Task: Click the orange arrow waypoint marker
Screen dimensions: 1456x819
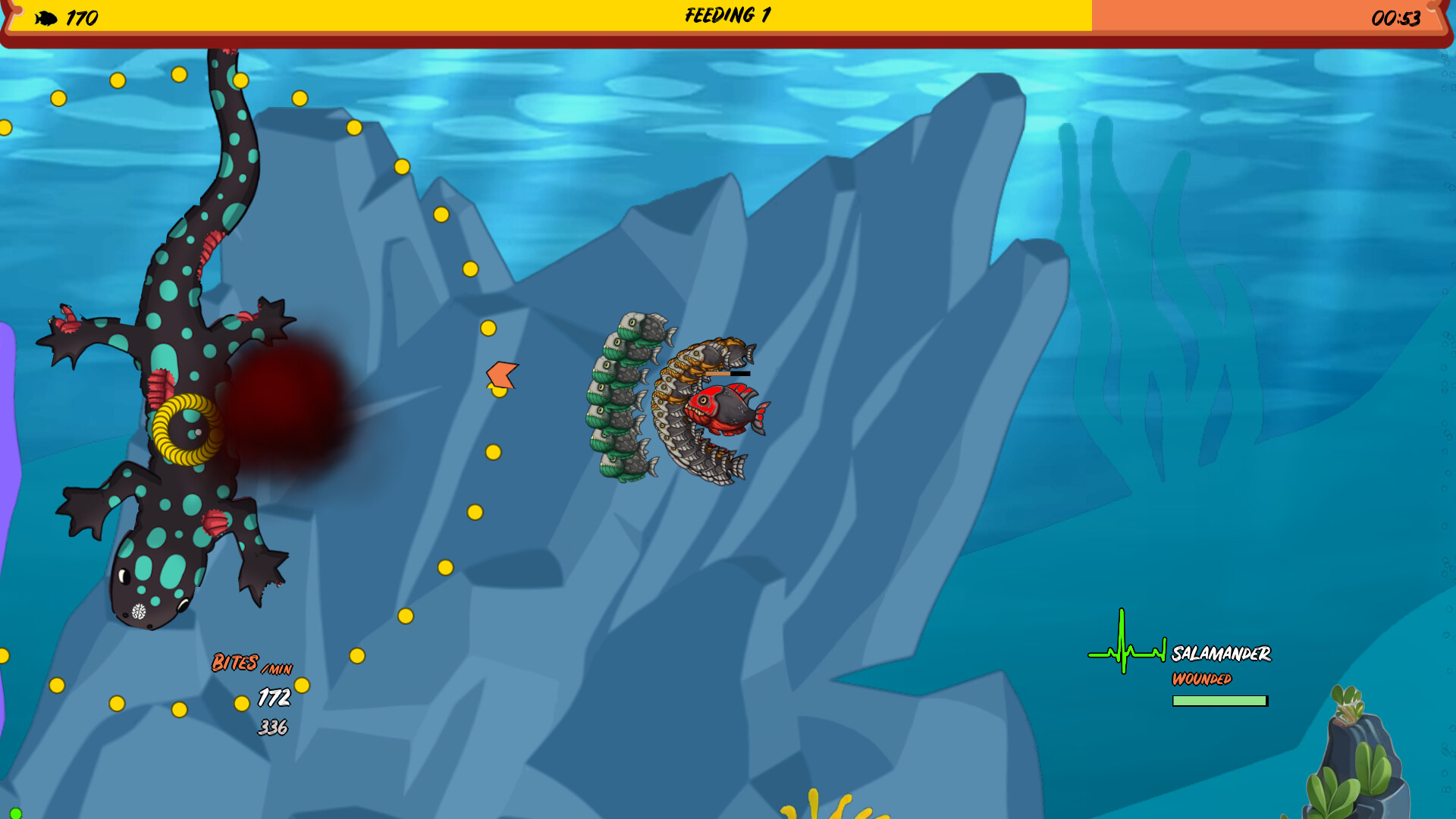Action: [x=500, y=373]
